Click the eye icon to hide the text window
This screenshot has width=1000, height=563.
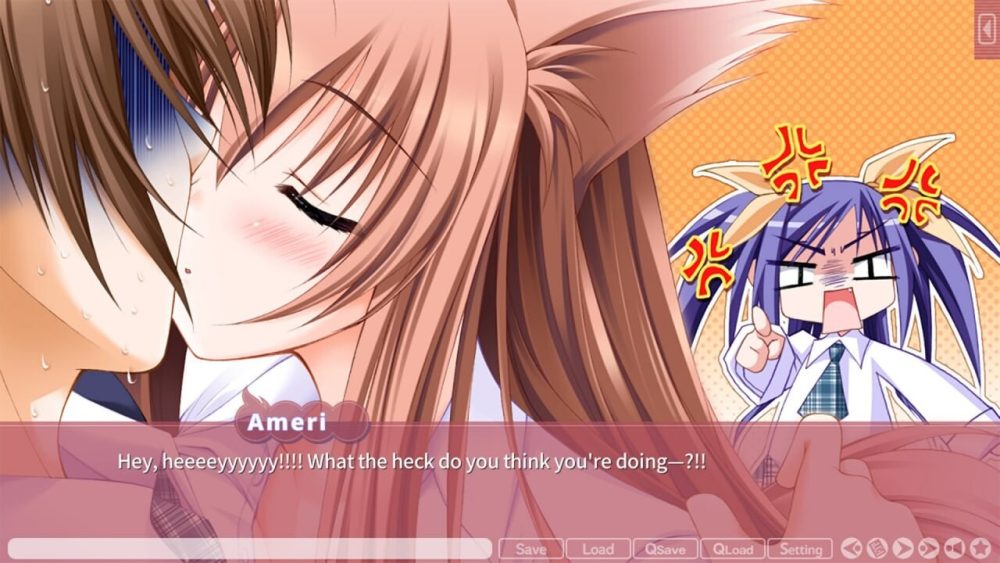(x=851, y=548)
